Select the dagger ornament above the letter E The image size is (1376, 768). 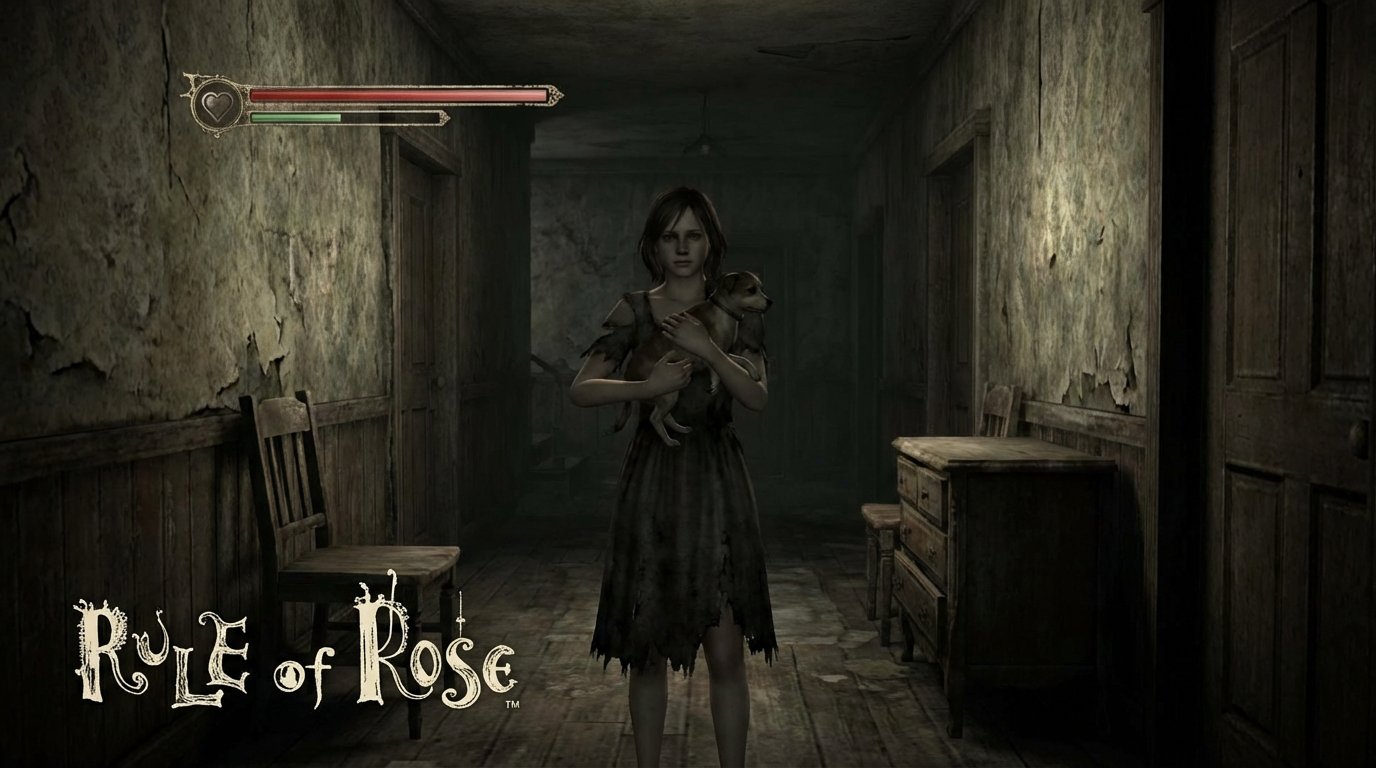click(461, 608)
